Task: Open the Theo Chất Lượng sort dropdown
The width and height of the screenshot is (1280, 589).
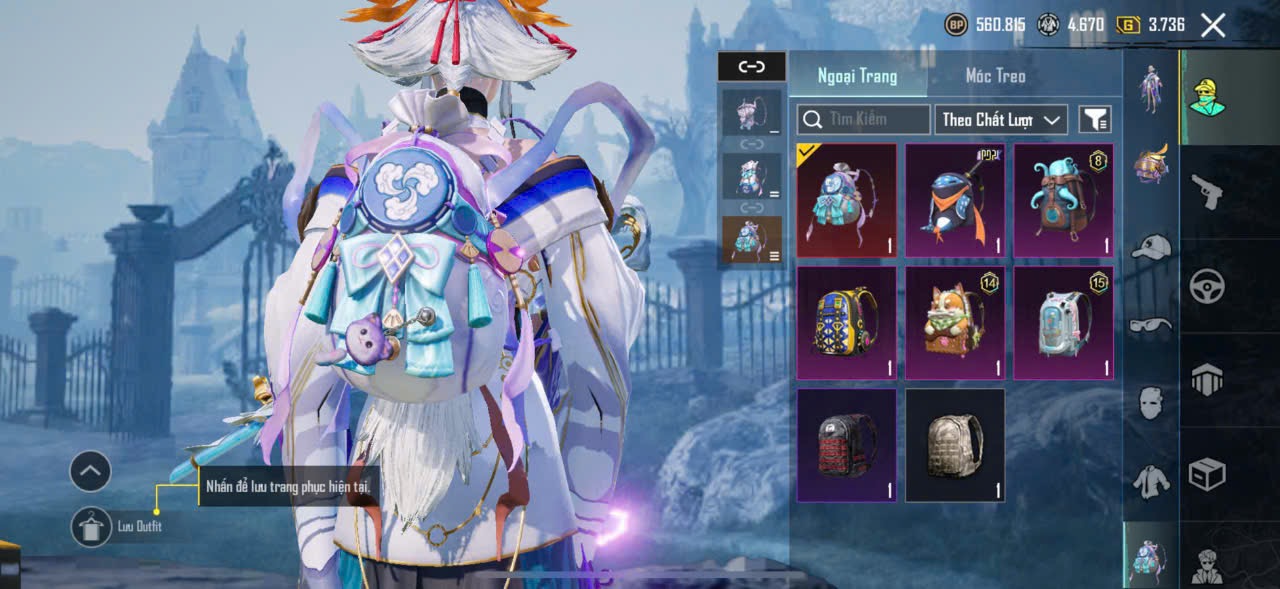Action: (x=1000, y=120)
